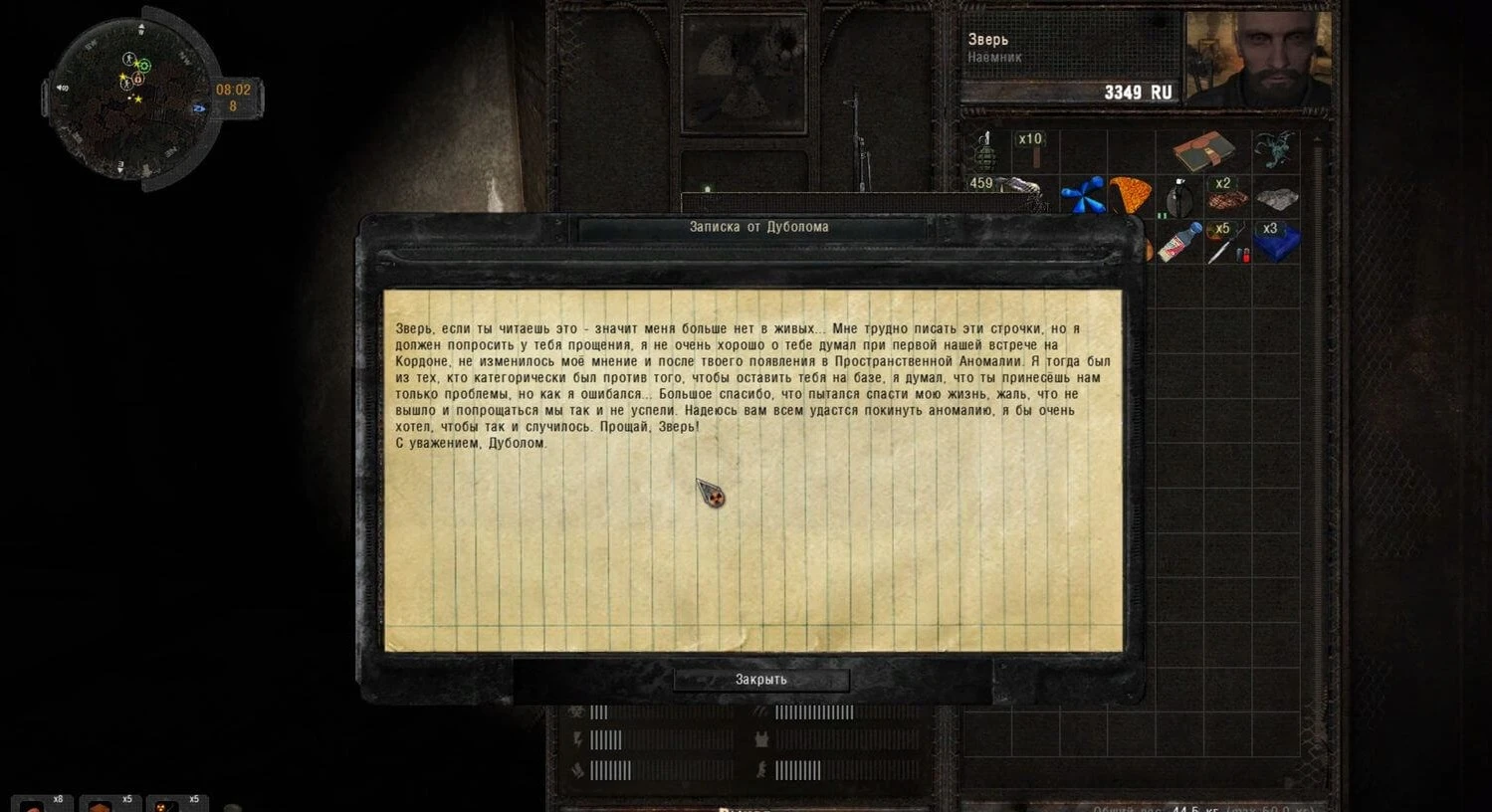Select the grey stone artifact
Image resolution: width=1492 pixels, height=812 pixels.
pyautogui.click(x=1276, y=197)
